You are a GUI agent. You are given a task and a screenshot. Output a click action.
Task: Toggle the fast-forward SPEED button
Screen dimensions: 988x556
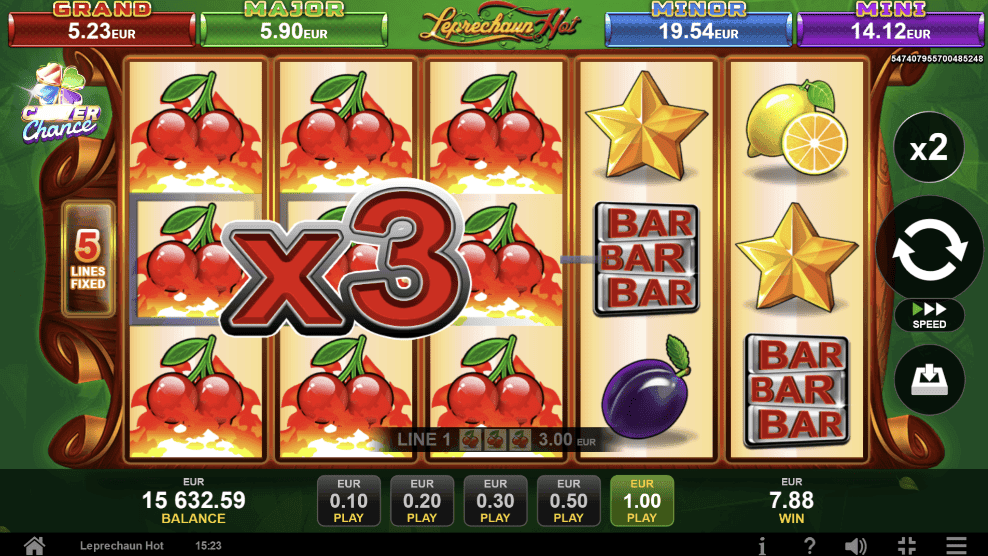[x=929, y=315]
